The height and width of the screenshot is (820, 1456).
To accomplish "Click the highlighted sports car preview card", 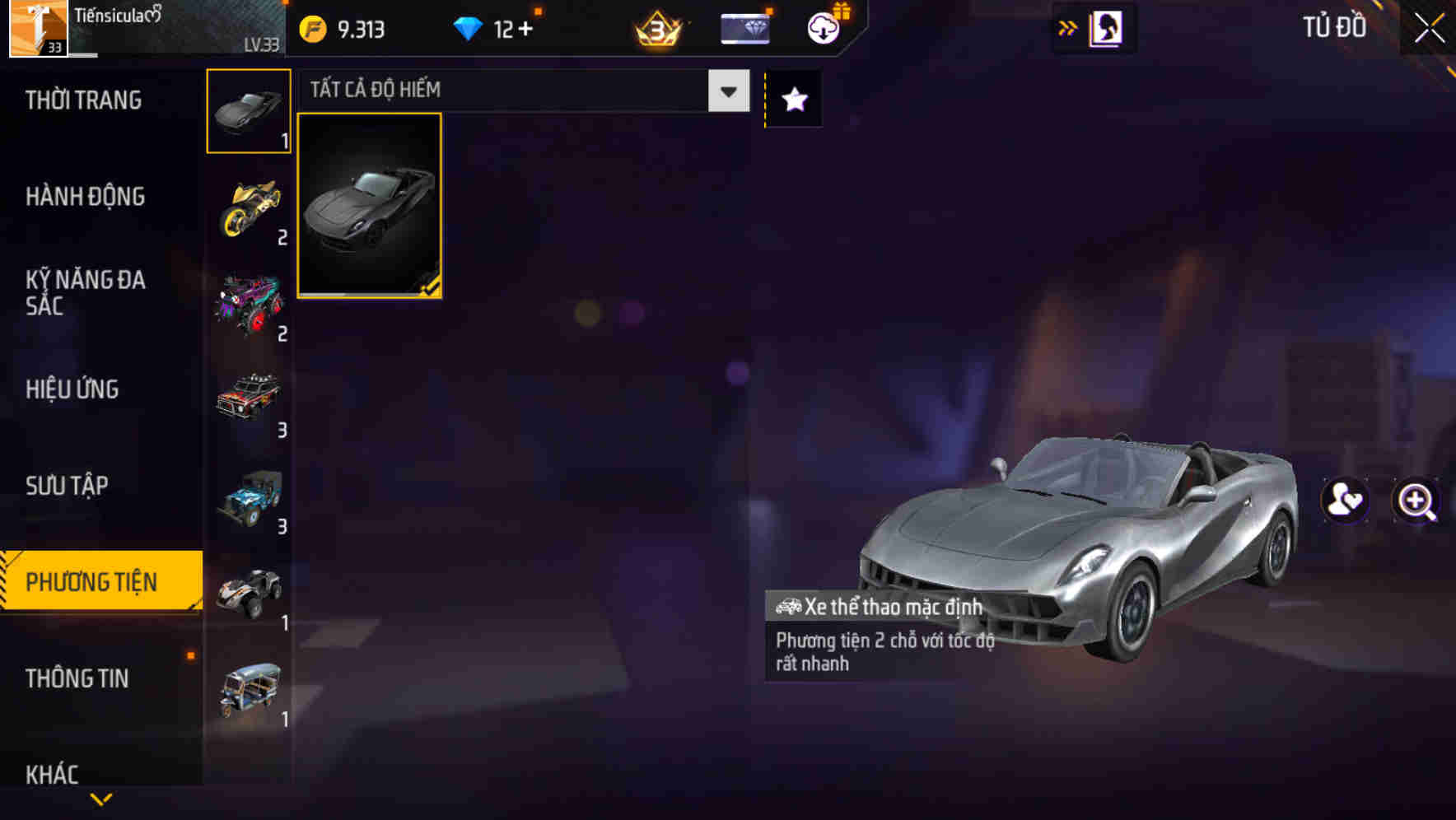I will 370,205.
